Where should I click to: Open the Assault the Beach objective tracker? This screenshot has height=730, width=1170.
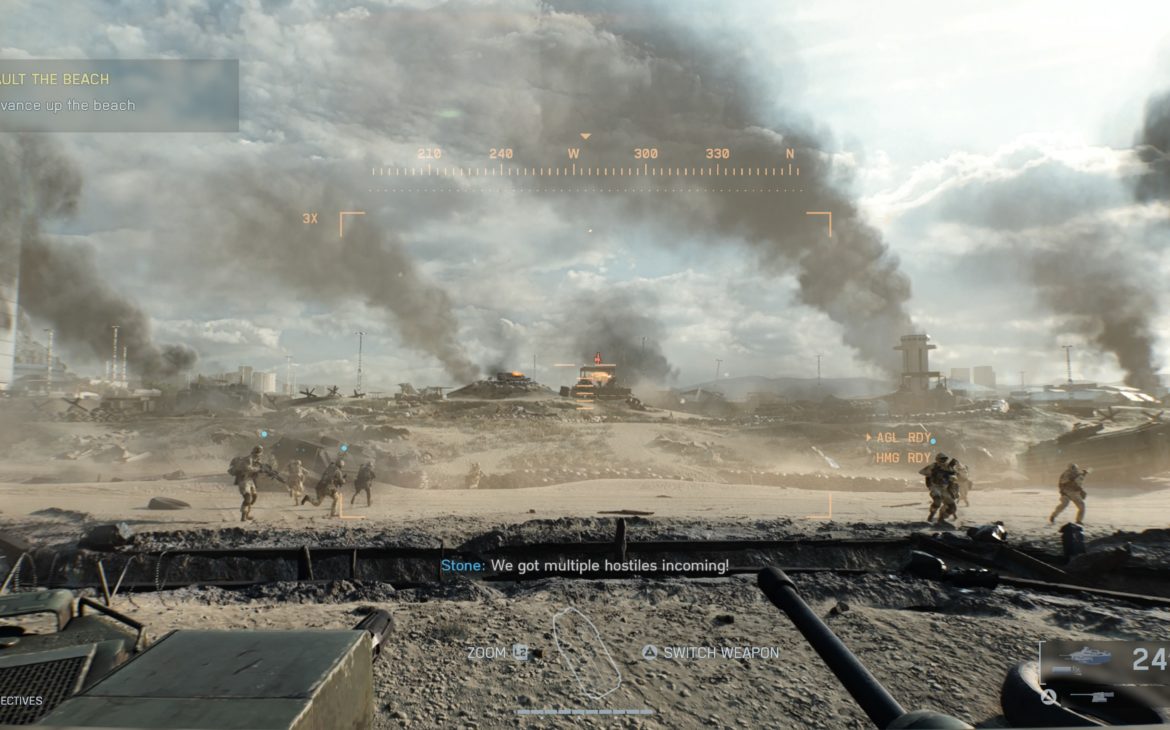coord(118,94)
